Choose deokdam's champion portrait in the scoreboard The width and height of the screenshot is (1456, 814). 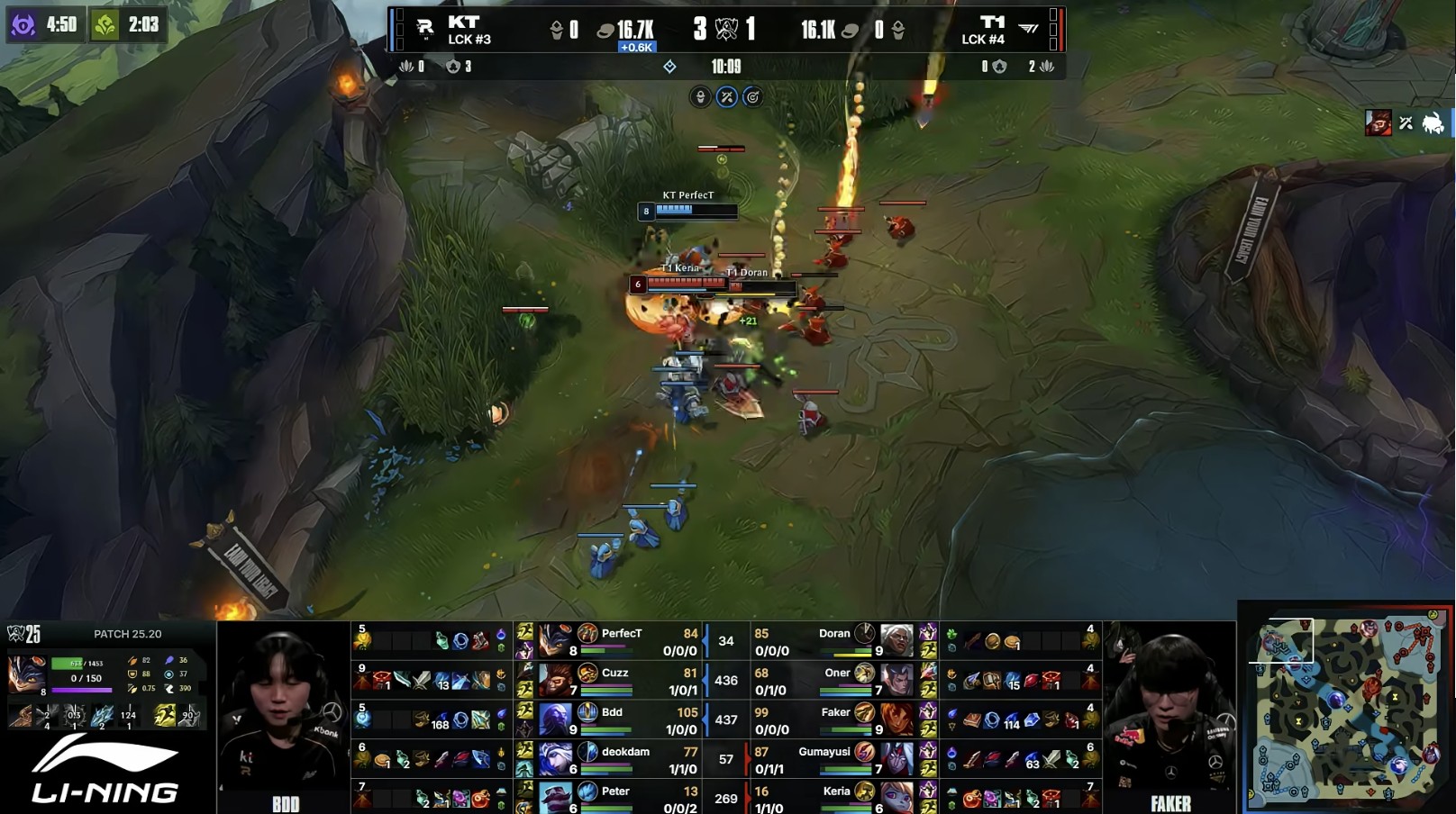(x=555, y=759)
